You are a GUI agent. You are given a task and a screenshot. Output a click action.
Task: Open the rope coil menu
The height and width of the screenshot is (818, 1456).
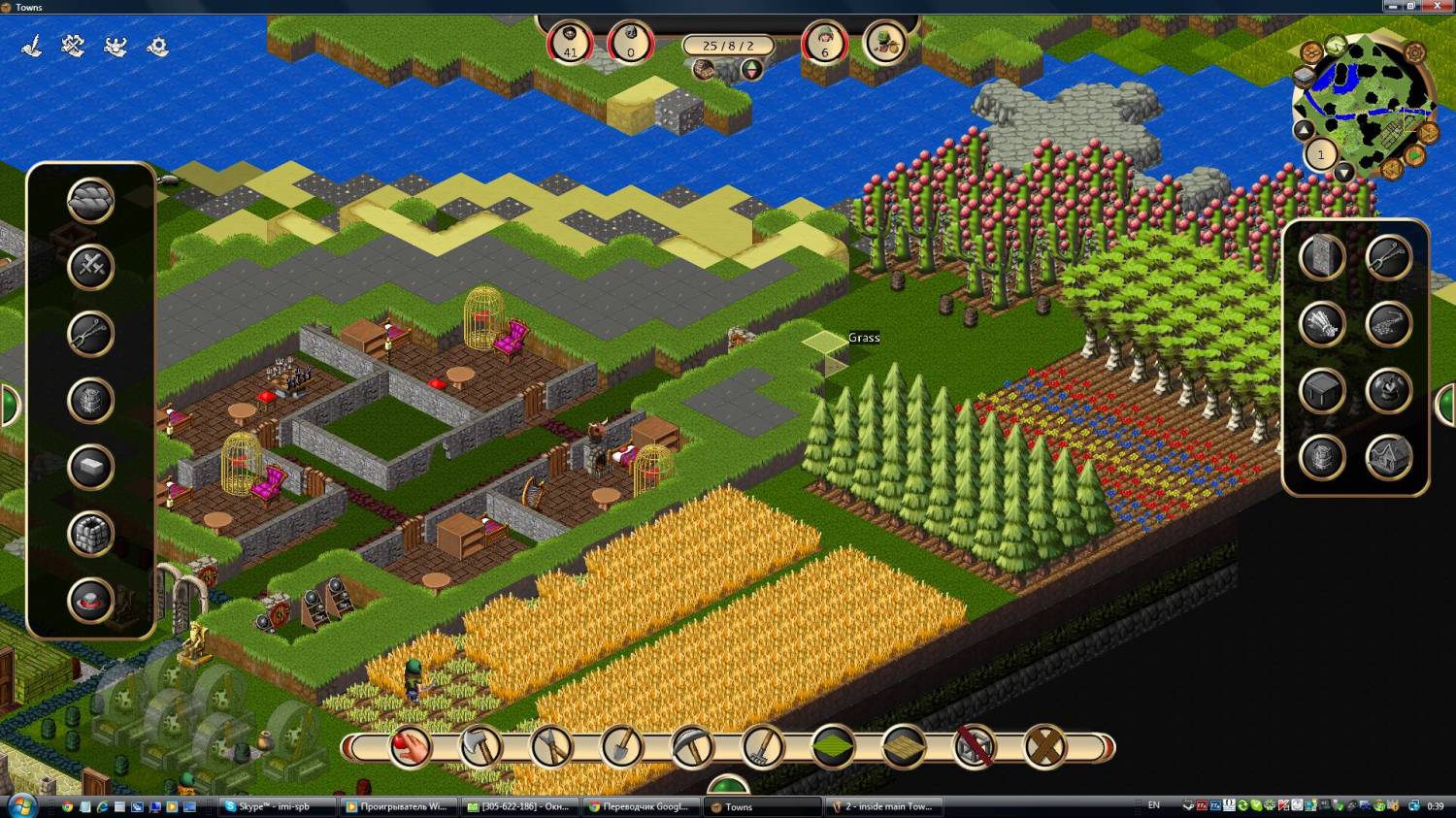tap(90, 201)
